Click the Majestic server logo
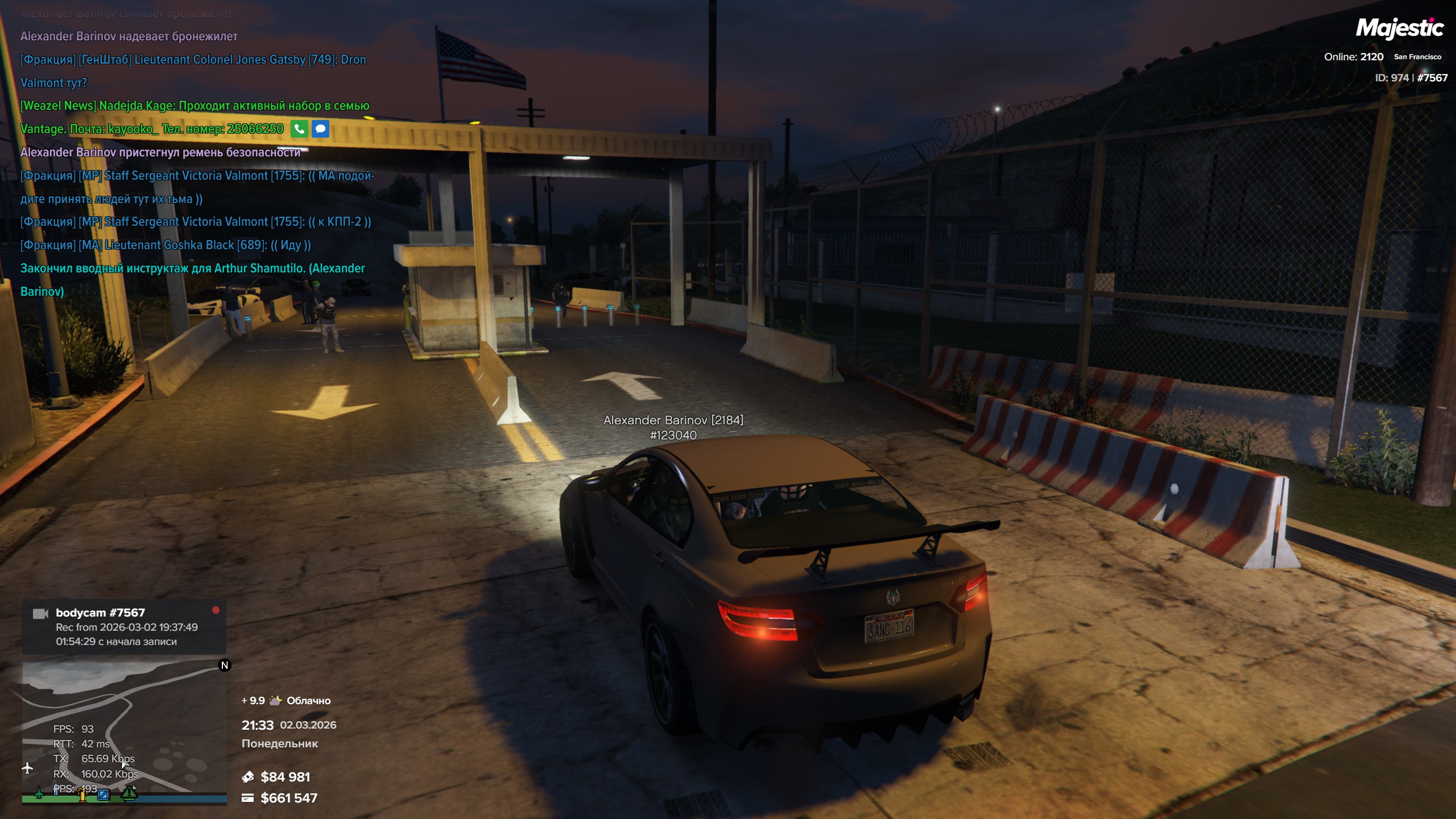This screenshot has height=819, width=1456. point(1399,28)
